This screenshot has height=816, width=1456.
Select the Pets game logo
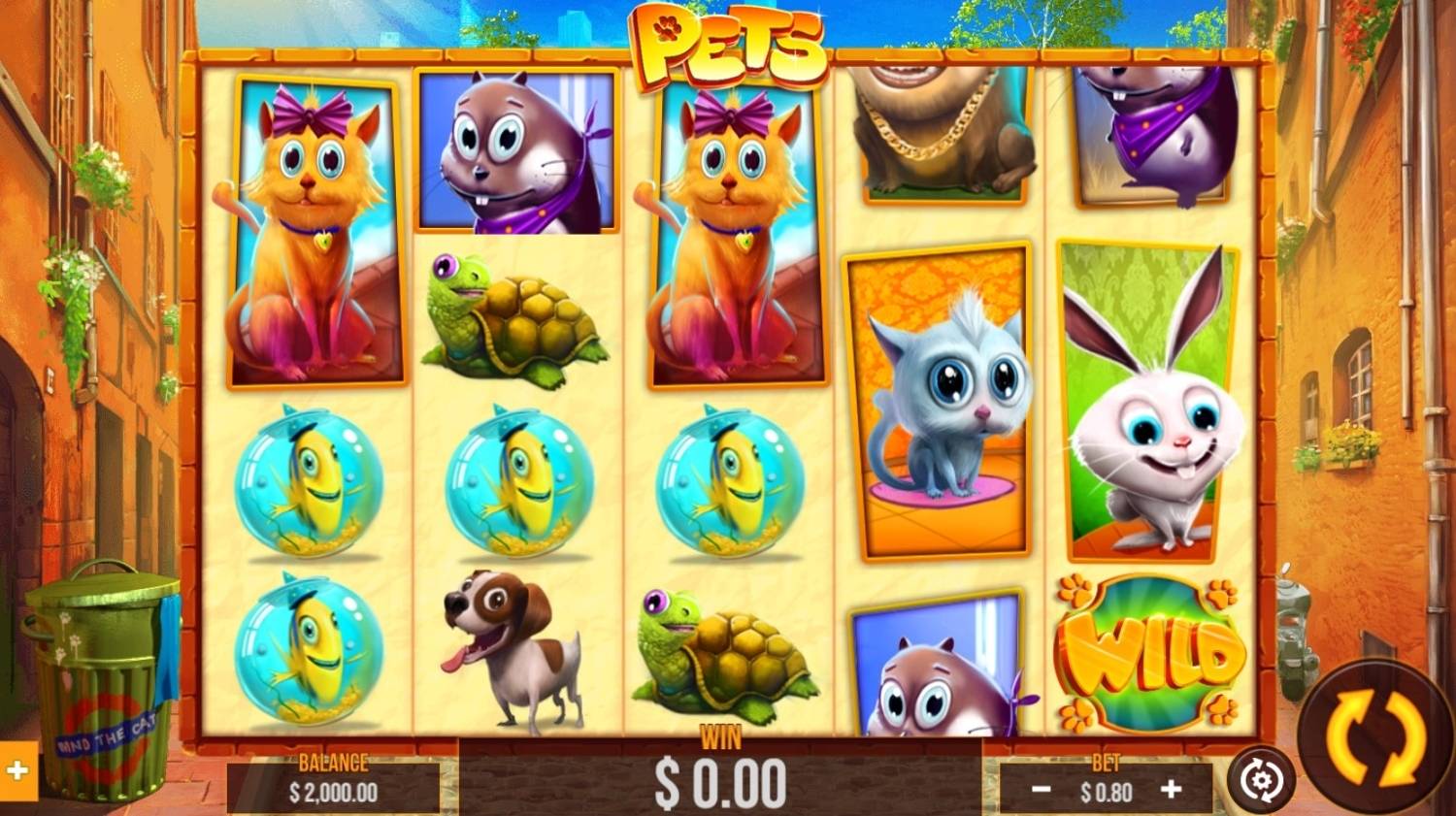click(x=728, y=44)
